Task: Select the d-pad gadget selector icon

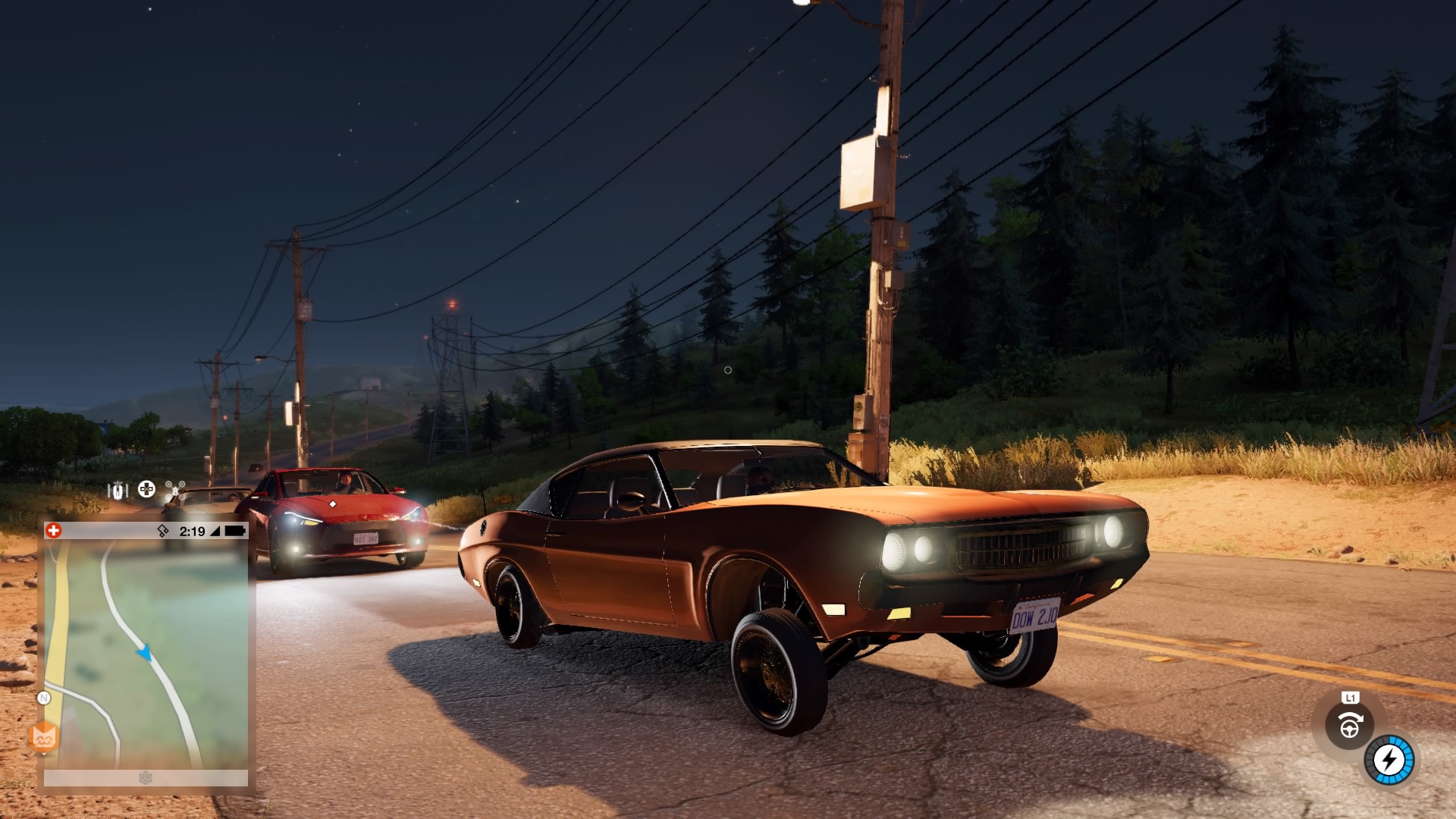Action: coord(146,490)
